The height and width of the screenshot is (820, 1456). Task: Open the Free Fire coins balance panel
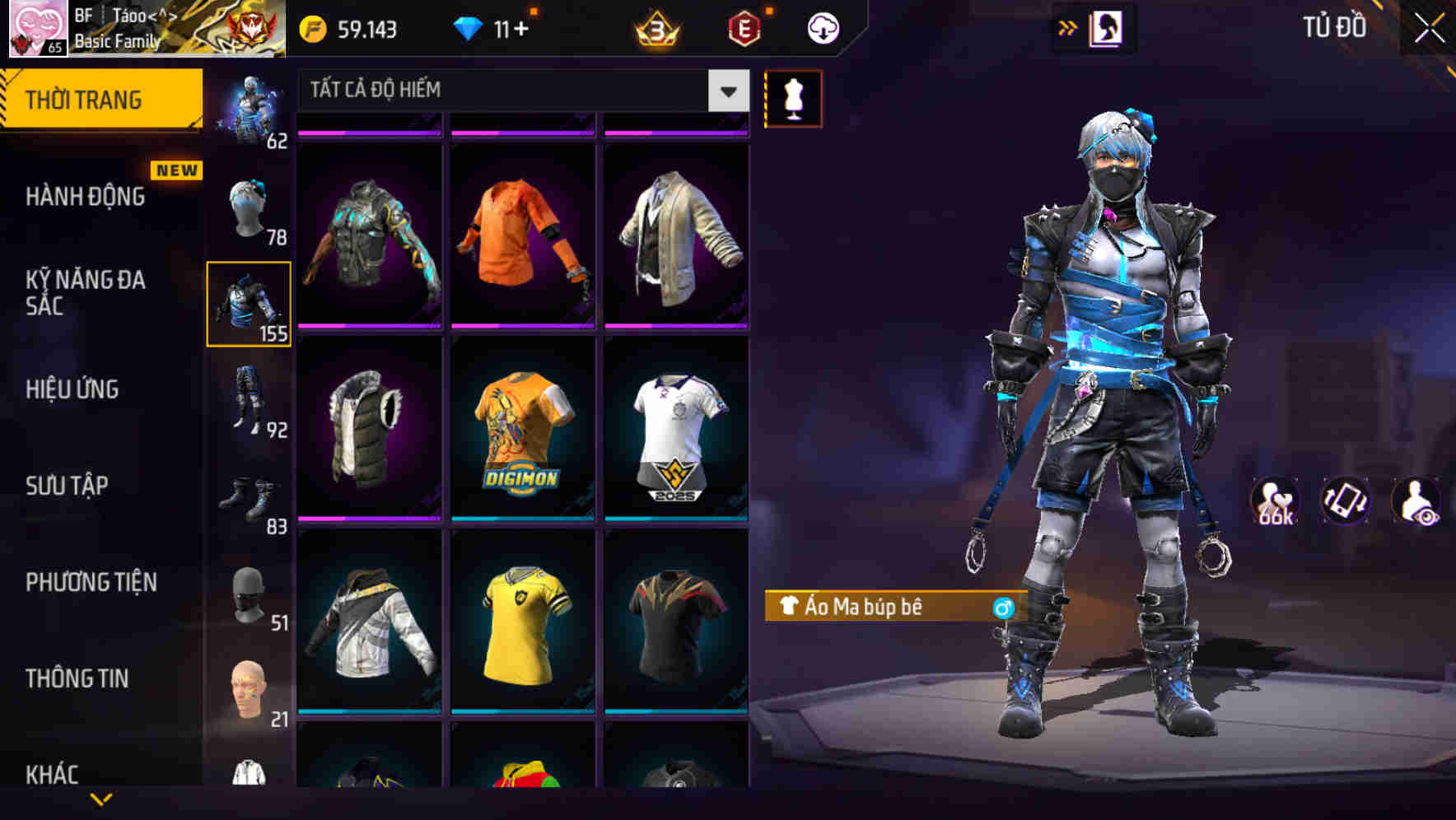(346, 27)
